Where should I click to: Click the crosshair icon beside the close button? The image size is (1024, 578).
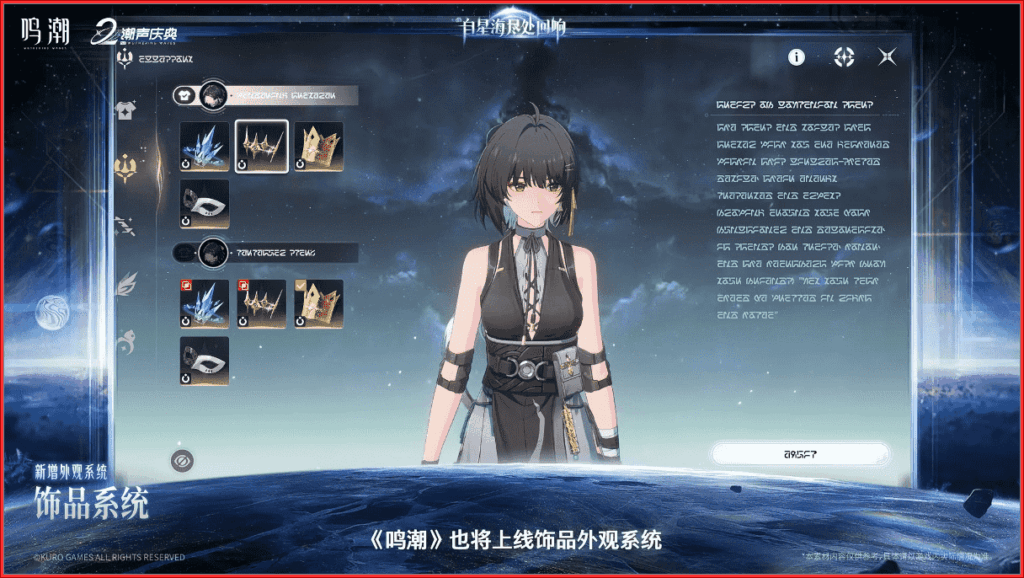point(844,57)
